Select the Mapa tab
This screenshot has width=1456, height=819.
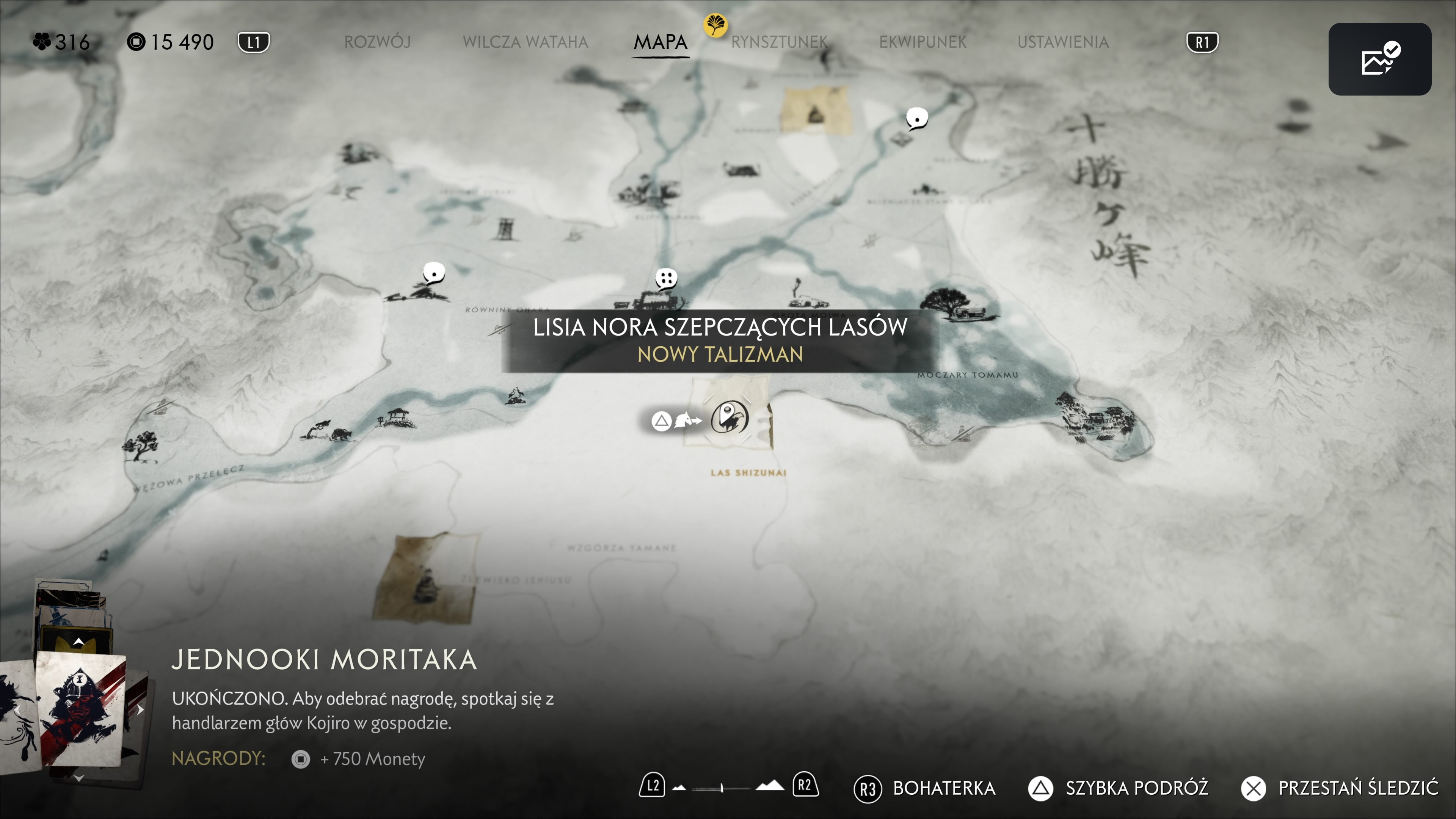(x=660, y=42)
